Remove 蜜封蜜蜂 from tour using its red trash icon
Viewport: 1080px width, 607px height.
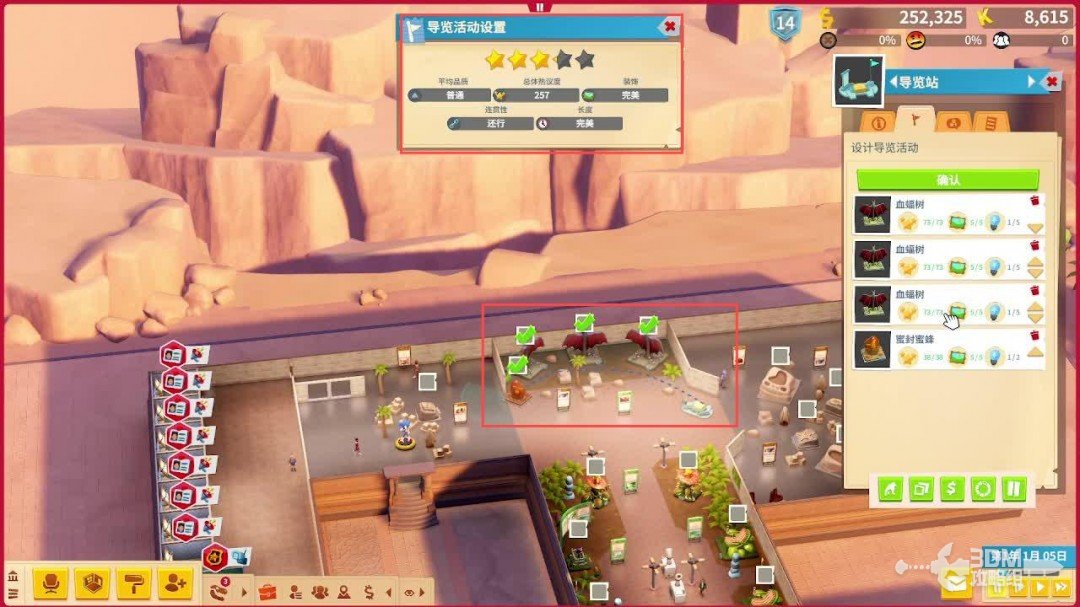click(1035, 336)
